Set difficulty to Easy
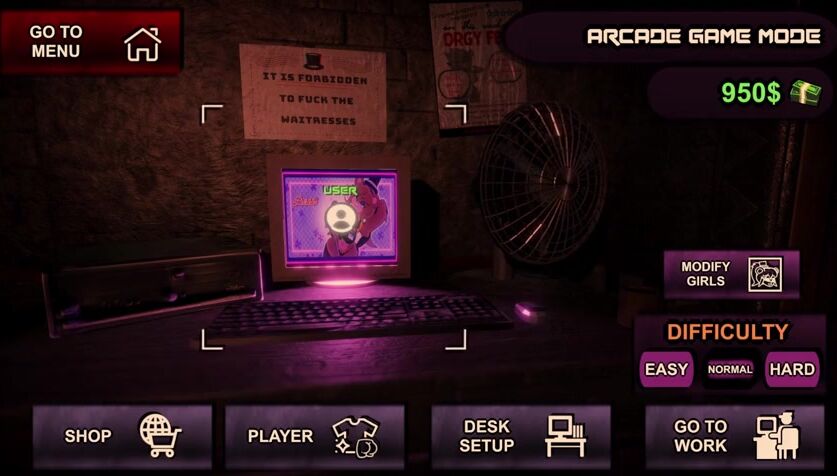 (666, 369)
